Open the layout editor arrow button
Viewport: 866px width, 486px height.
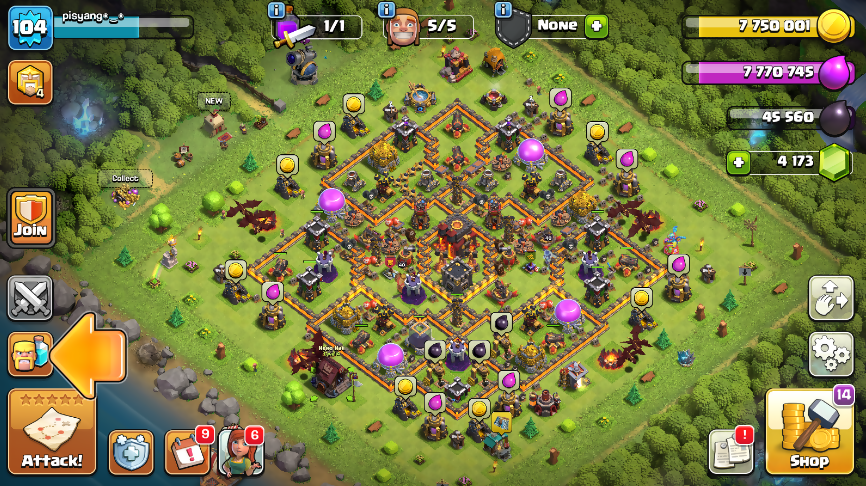[830, 298]
